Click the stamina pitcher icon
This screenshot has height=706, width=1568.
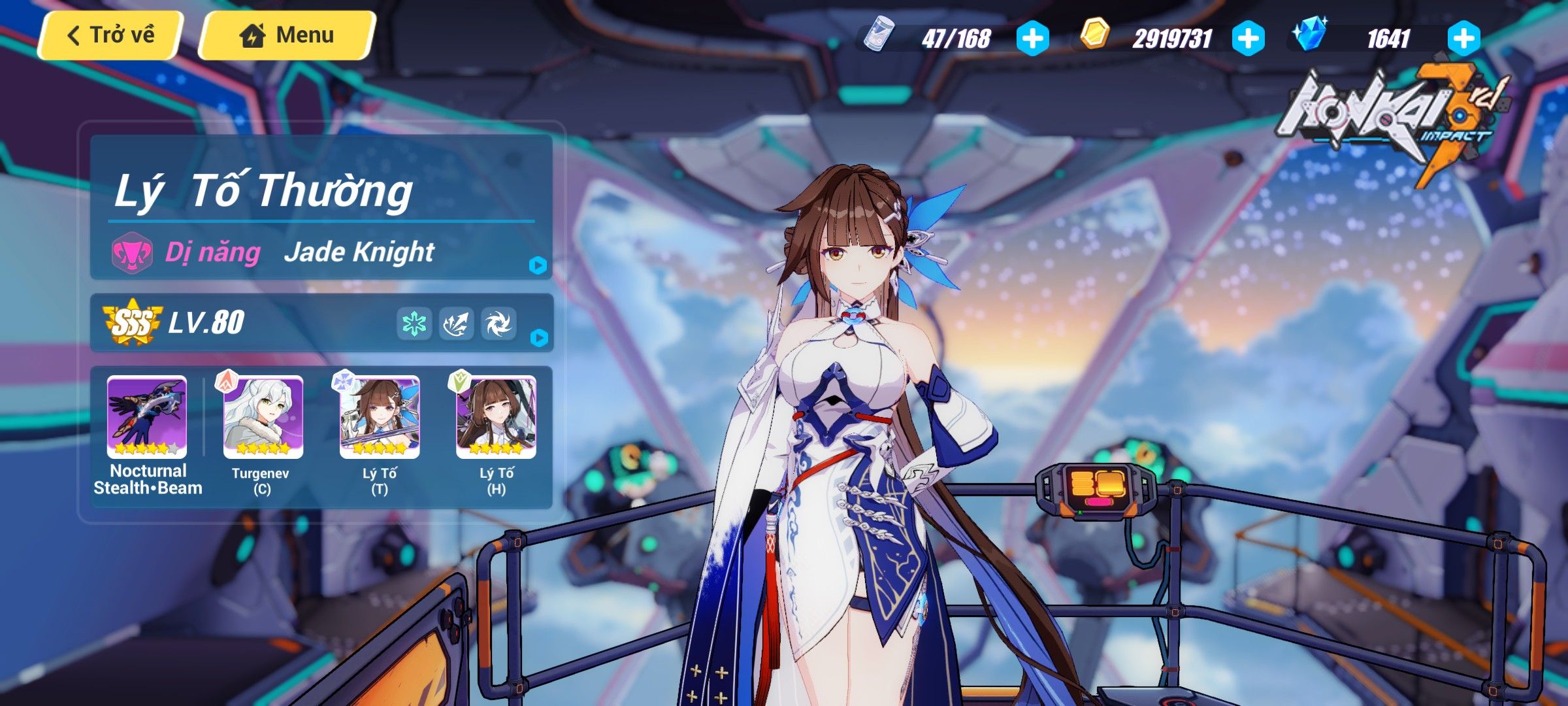pos(879,37)
